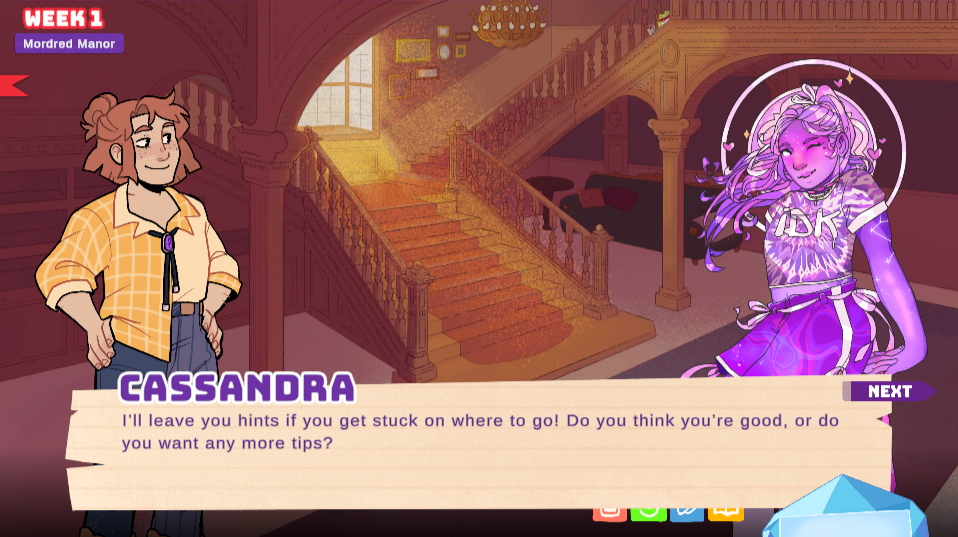Open the yellow phone app icon
Screen dimensions: 958x537
coord(726,511)
